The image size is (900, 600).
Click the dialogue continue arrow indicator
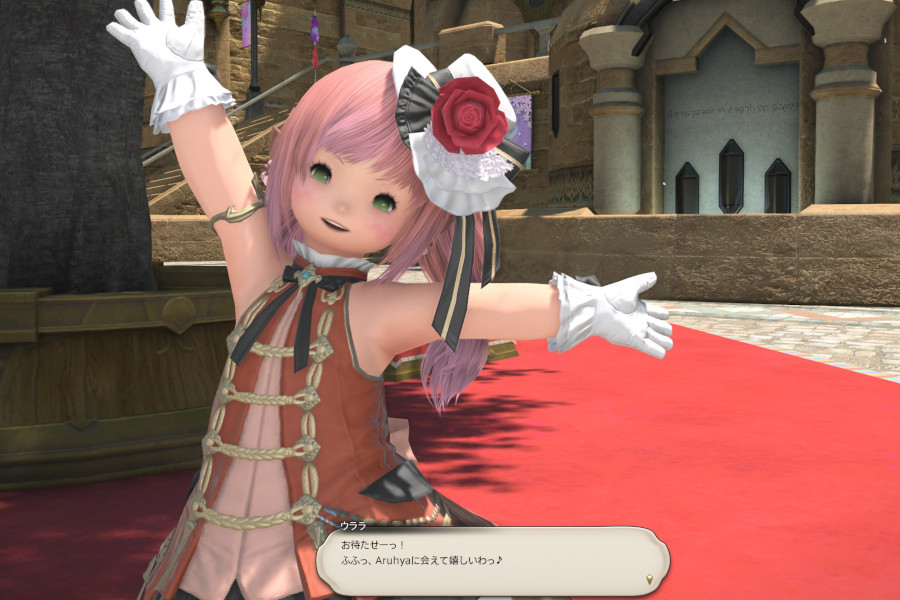651,579
